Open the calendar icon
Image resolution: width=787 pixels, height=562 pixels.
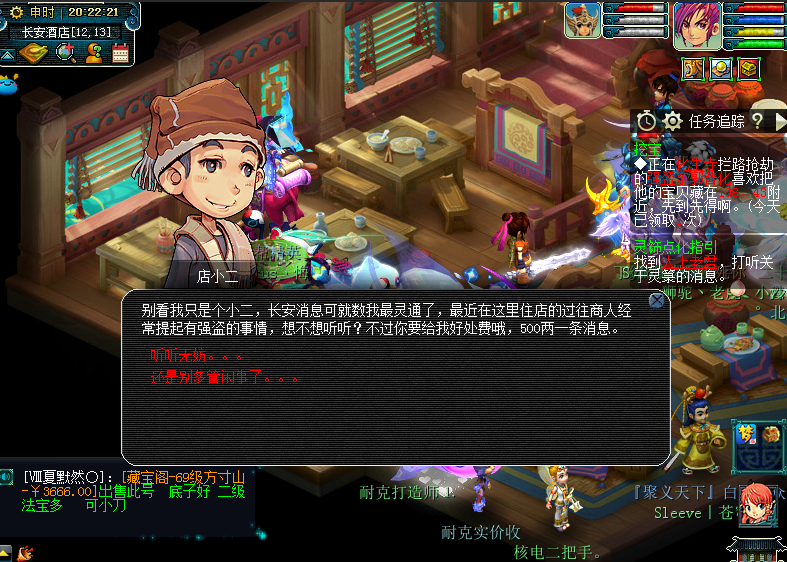coord(120,53)
